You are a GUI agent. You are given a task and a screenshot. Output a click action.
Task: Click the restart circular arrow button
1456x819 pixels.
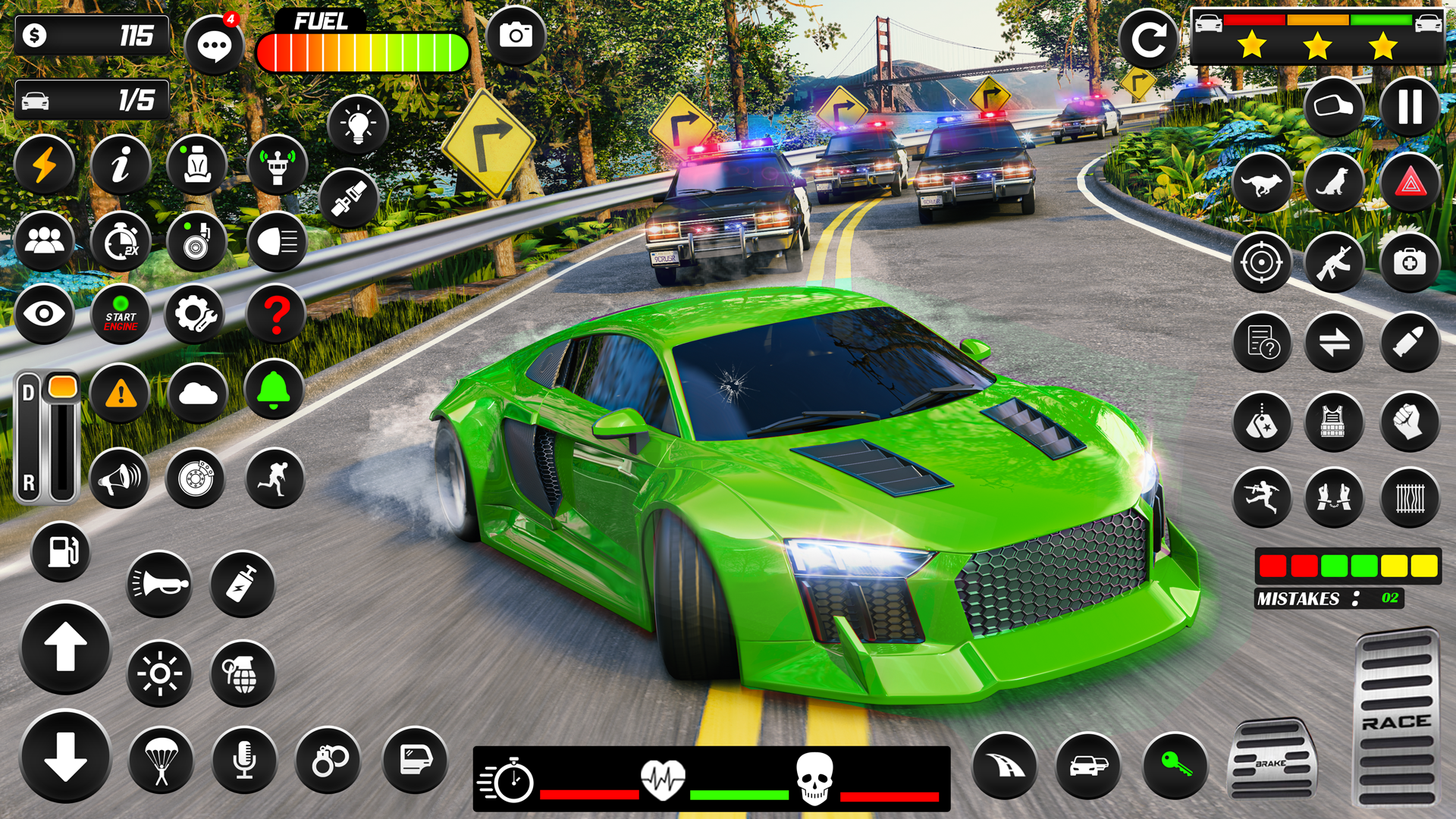coord(1148,39)
